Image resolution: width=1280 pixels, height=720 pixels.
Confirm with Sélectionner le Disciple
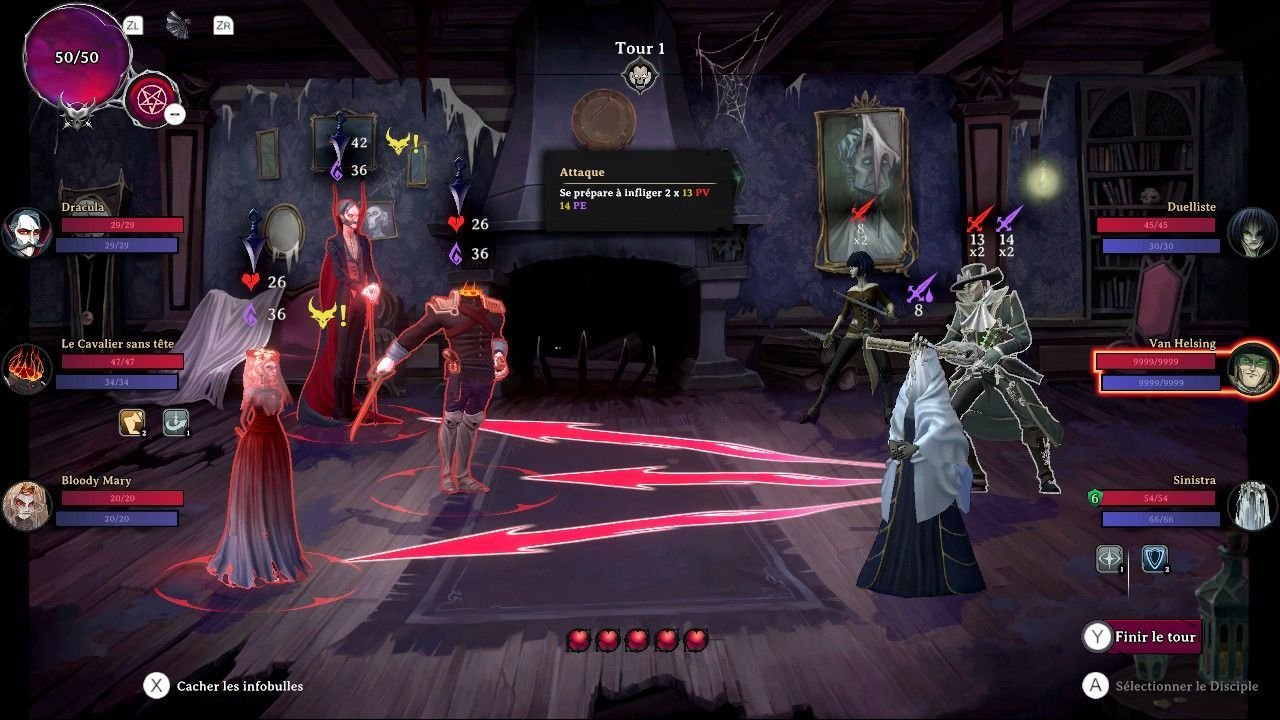(1172, 686)
